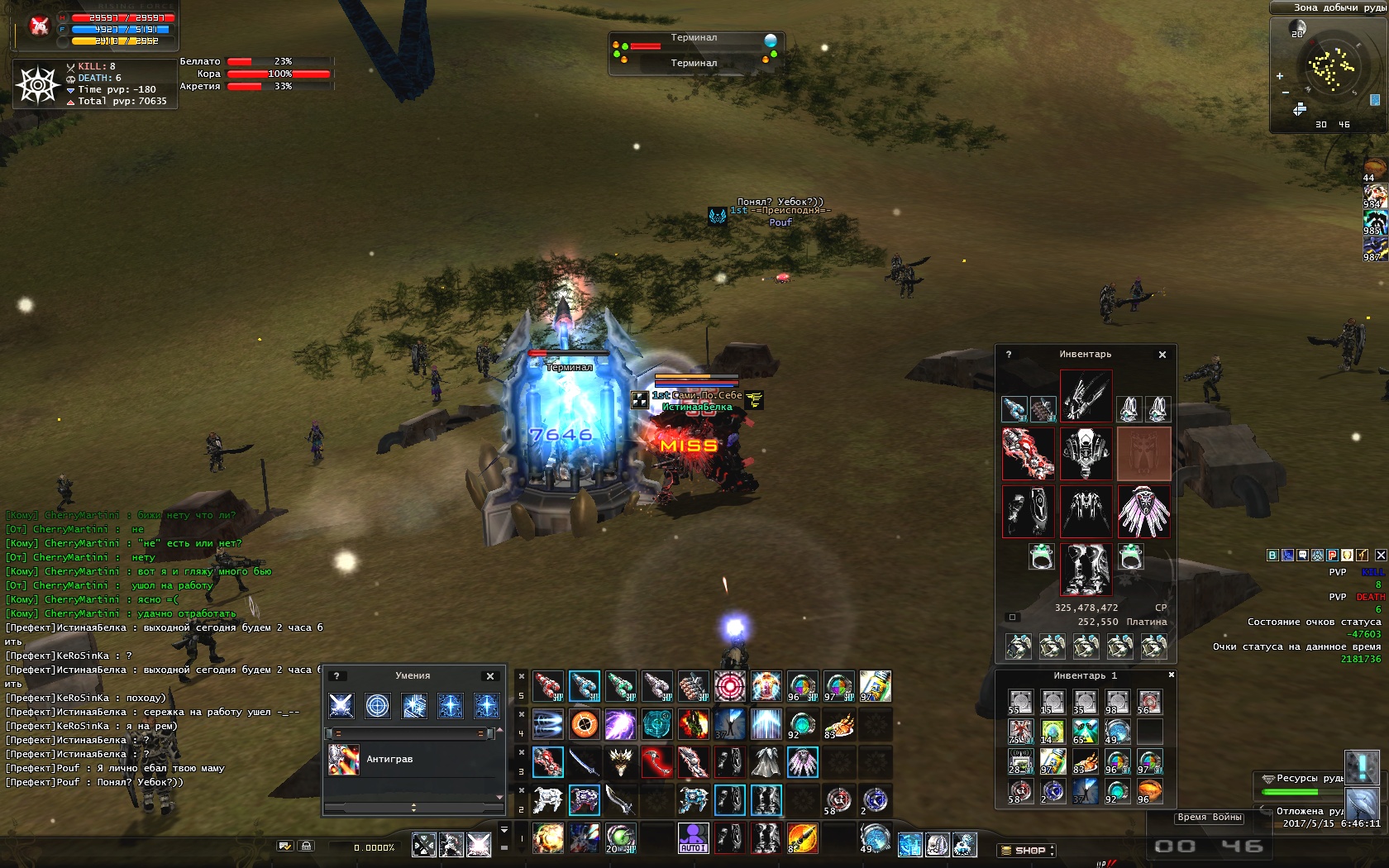This screenshot has height=868, width=1389.
Task: Click the Время Войны button
Action: (1210, 818)
